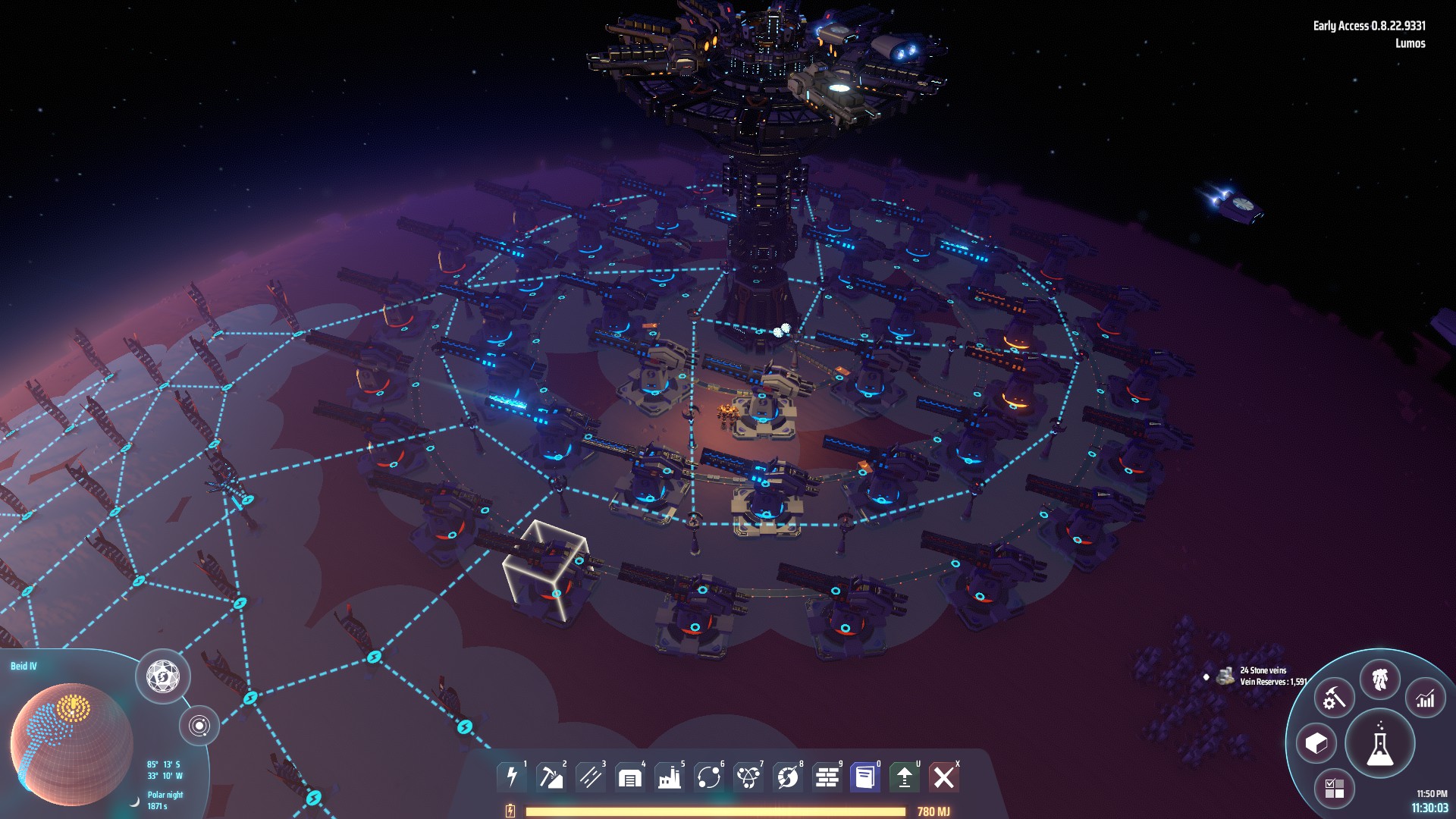Open the Dyson sphere editor button
The image size is (1456, 819).
point(163,676)
